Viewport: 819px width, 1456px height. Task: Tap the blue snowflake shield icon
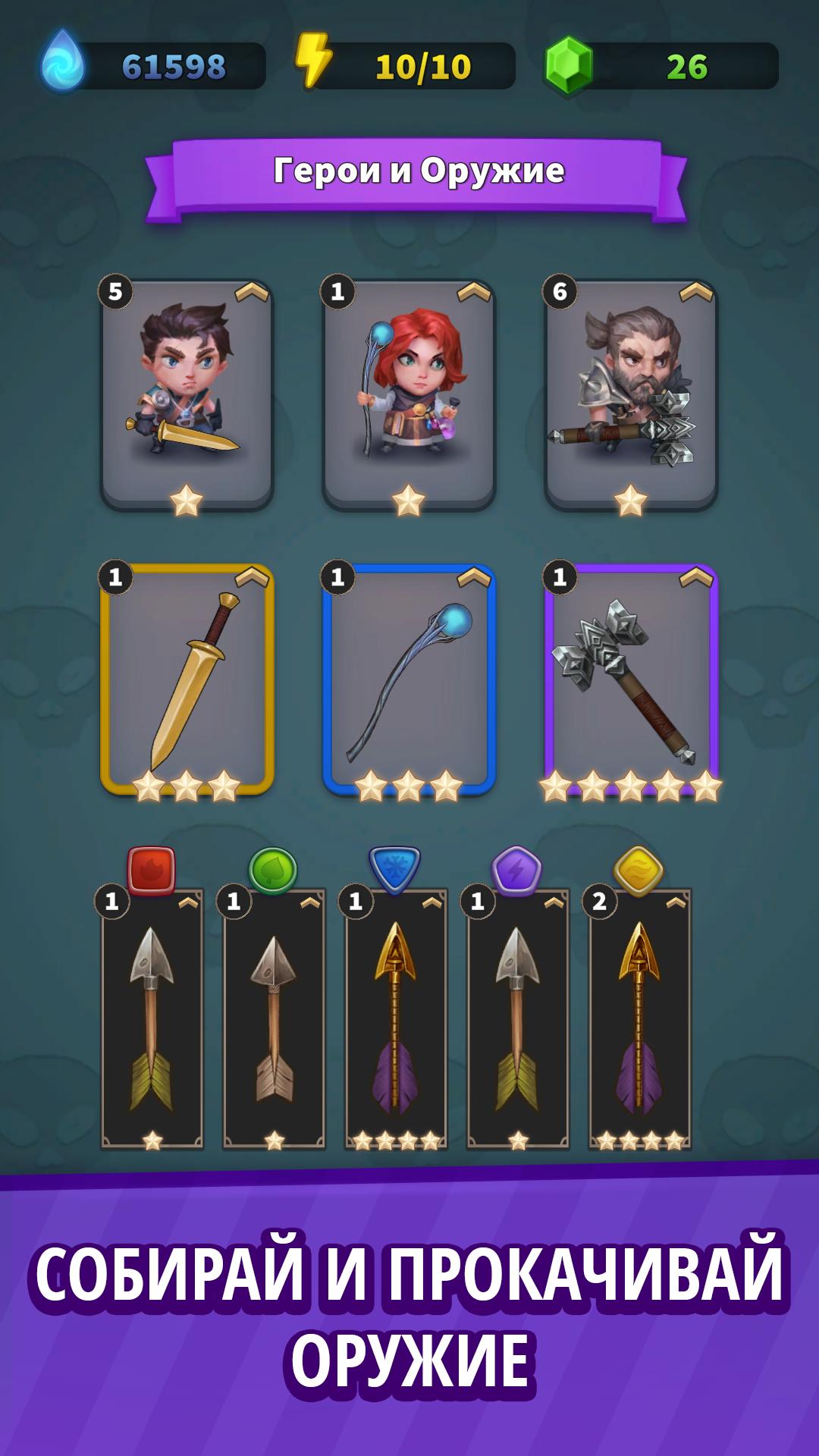click(x=394, y=870)
